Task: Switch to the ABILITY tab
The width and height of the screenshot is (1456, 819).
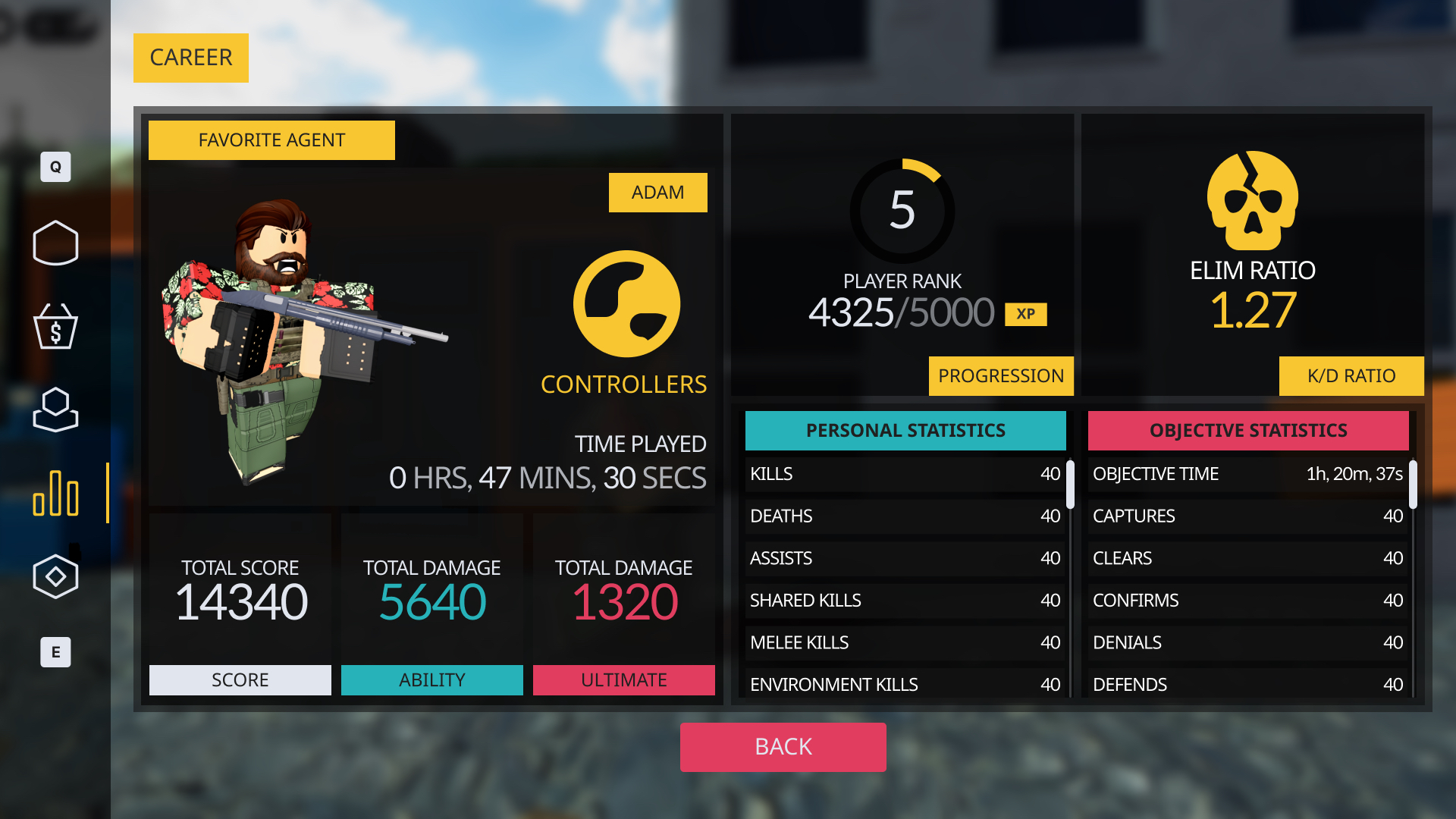Action: [x=431, y=680]
